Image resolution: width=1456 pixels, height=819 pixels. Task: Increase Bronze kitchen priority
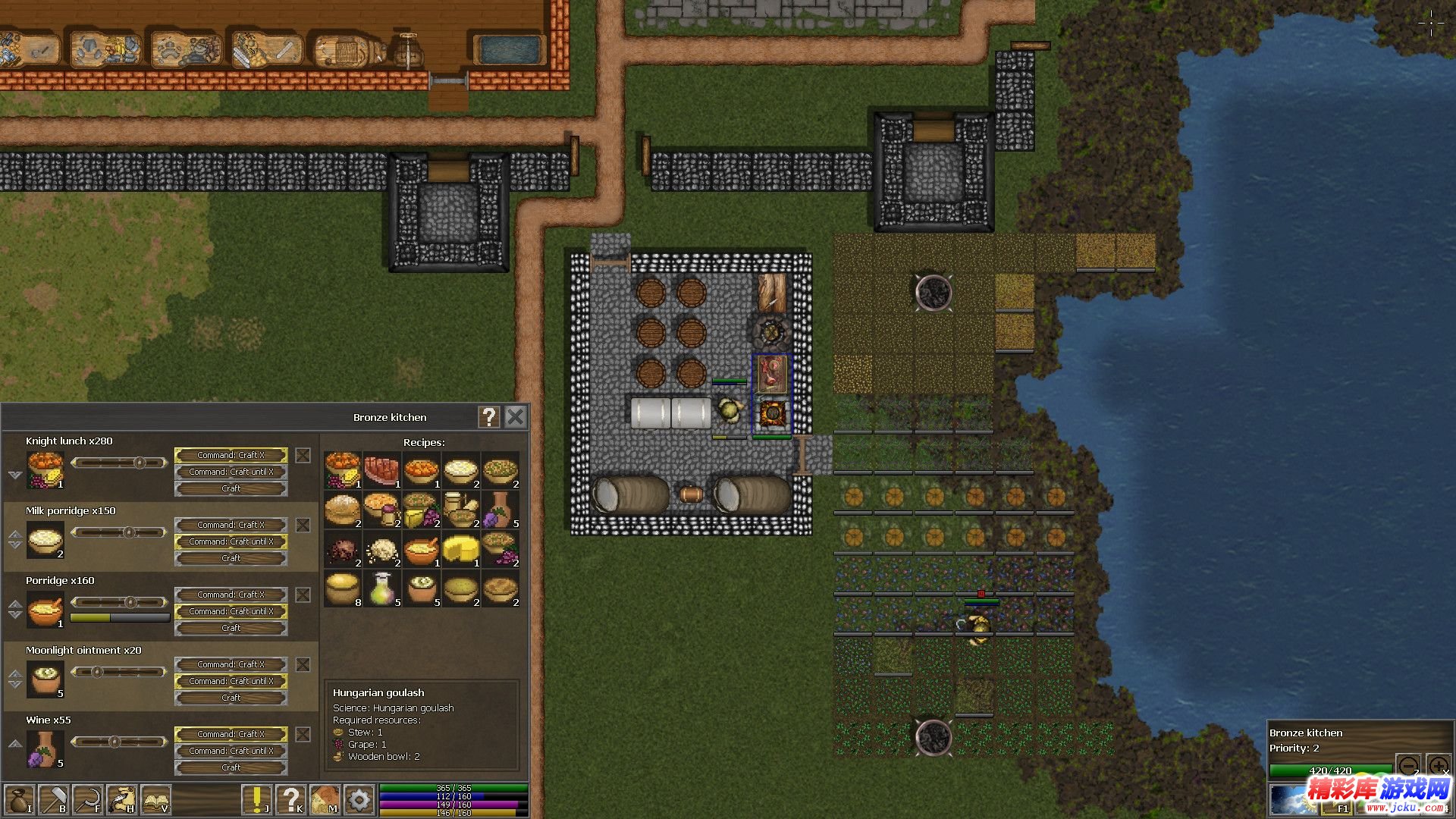(1438, 764)
